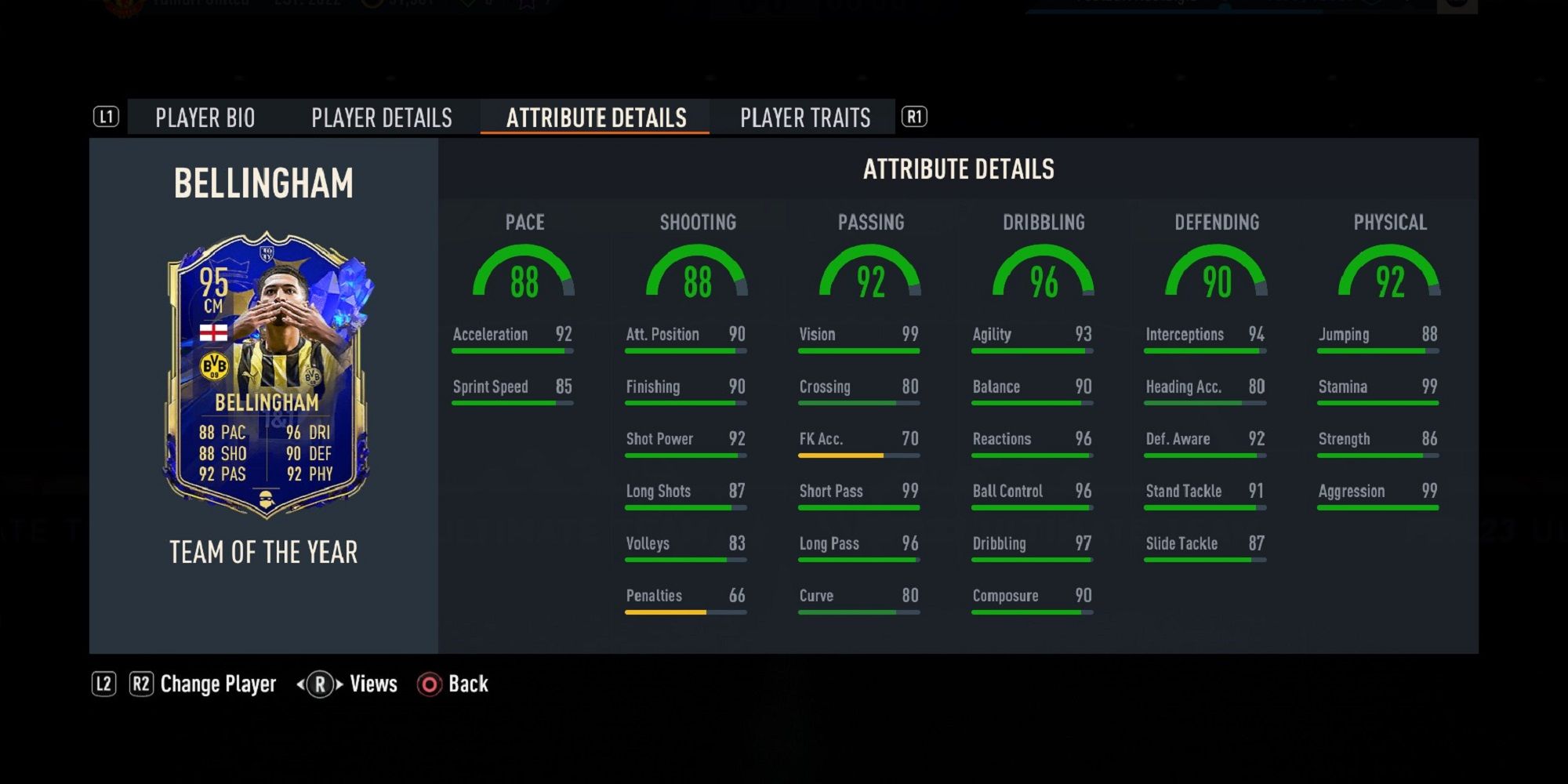The width and height of the screenshot is (1568, 784).
Task: Open the Player Details tab
Action: [382, 118]
